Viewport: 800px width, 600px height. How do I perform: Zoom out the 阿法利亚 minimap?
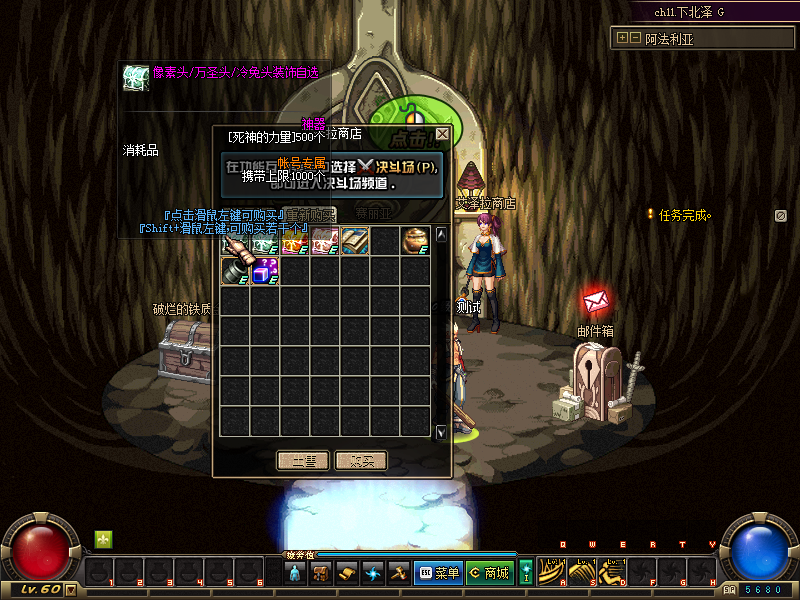(634, 38)
